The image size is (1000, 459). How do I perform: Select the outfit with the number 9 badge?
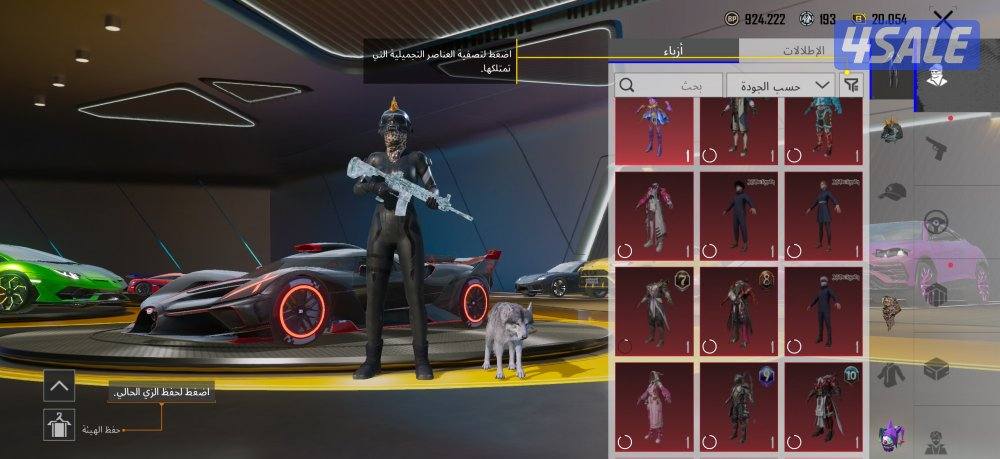click(x=738, y=404)
